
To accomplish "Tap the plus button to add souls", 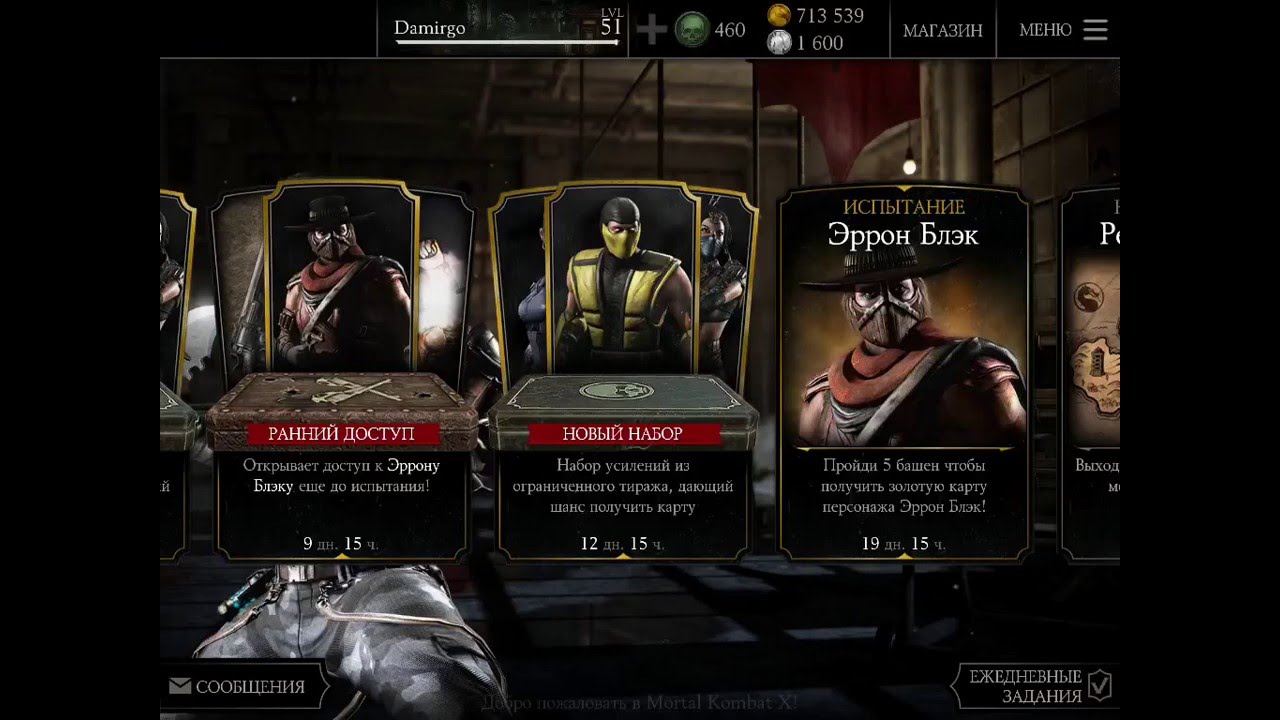I will pos(651,30).
